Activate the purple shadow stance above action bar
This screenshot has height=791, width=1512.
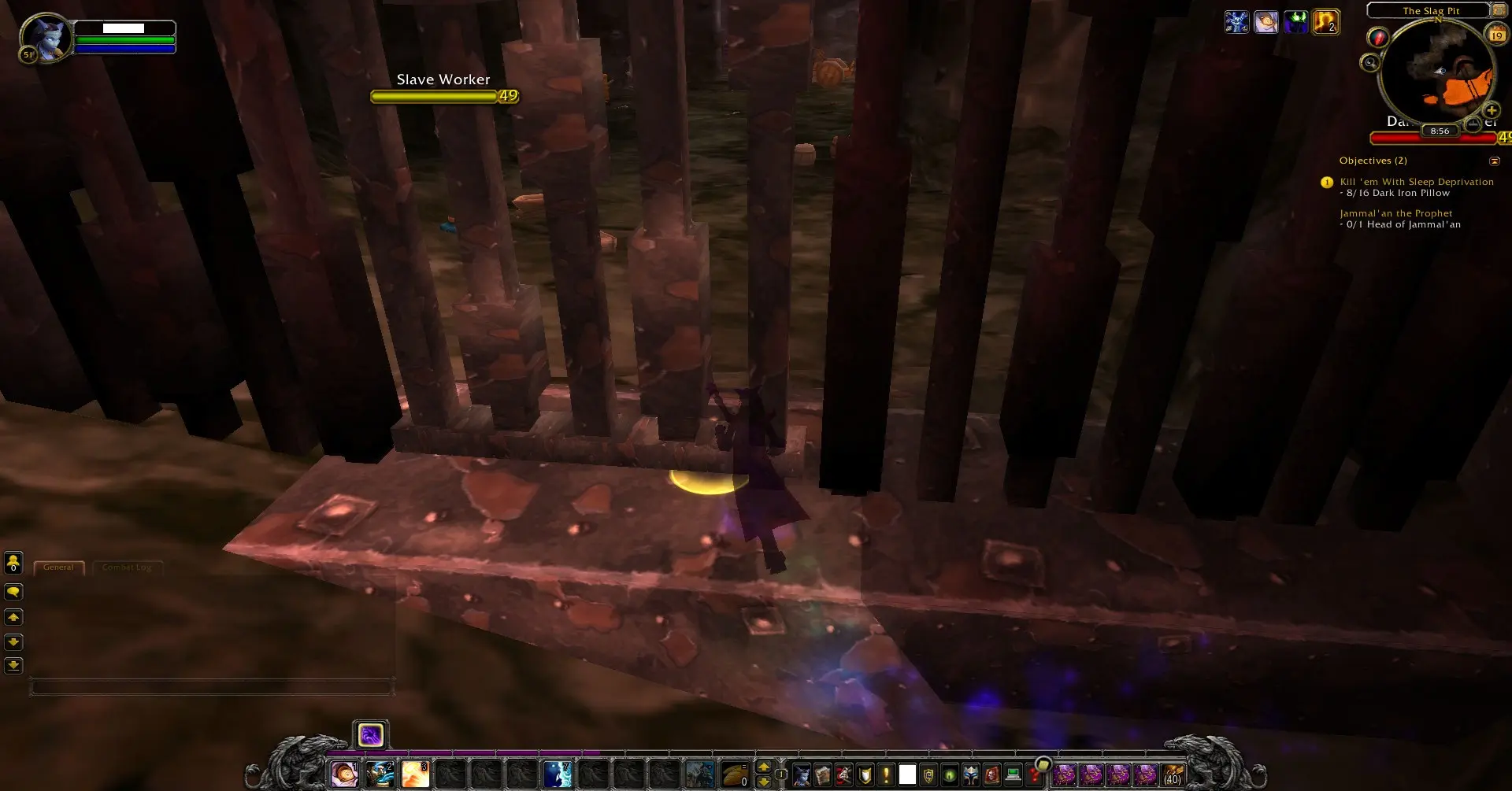[x=370, y=735]
